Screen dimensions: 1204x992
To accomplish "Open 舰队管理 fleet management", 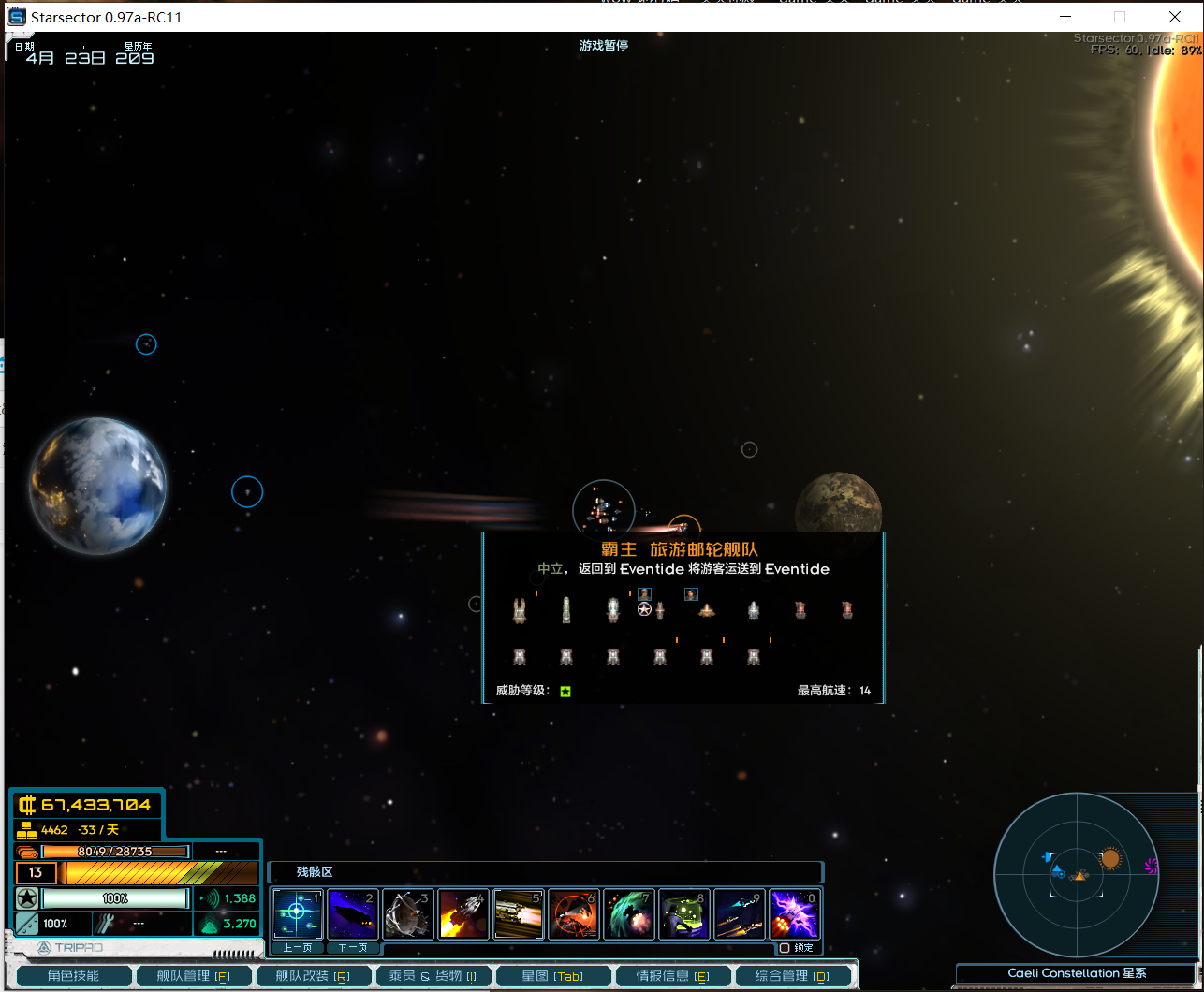I will [x=194, y=976].
